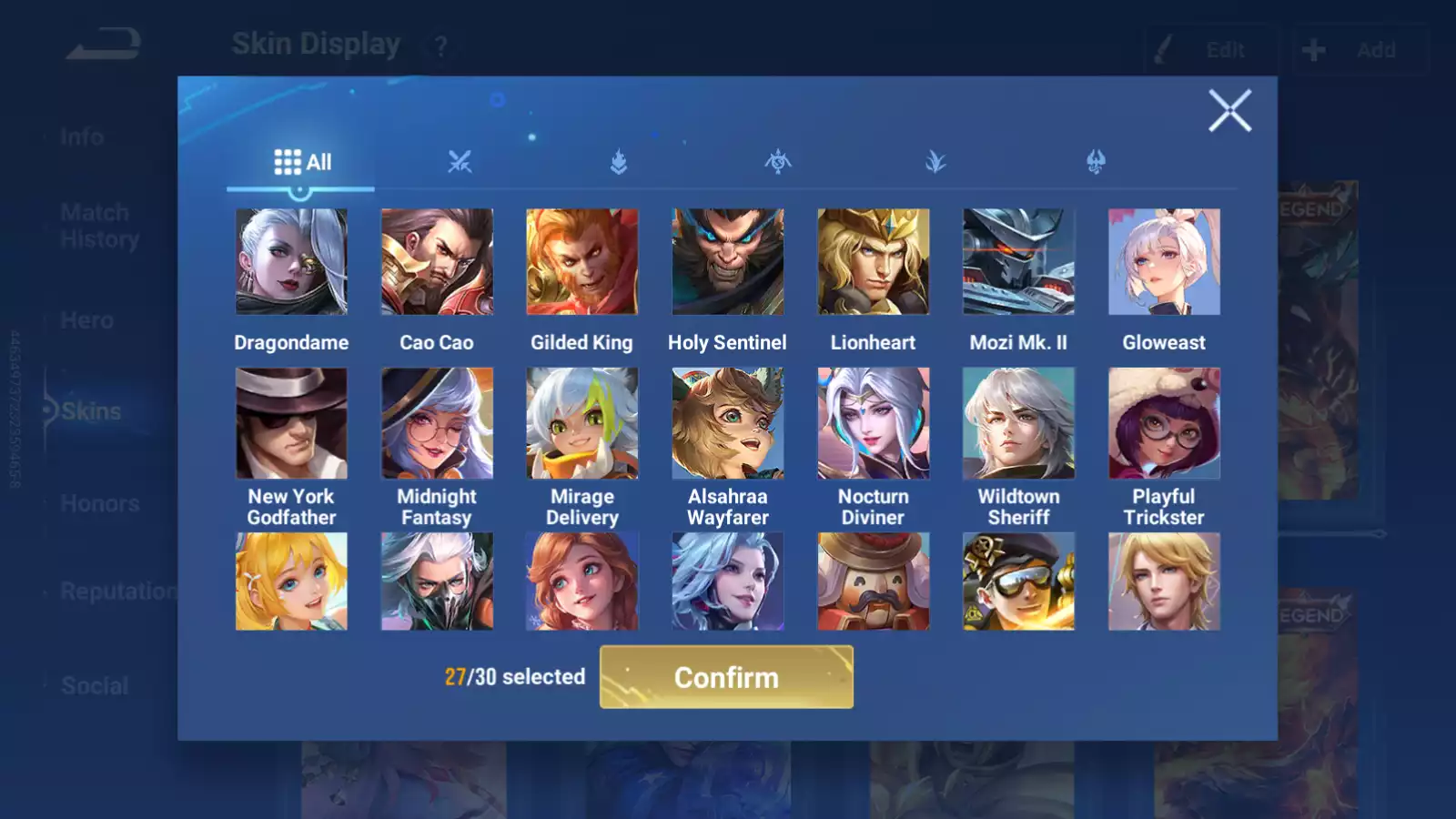
Task: Choose the Lionheart skin portrait
Action: 874,262
